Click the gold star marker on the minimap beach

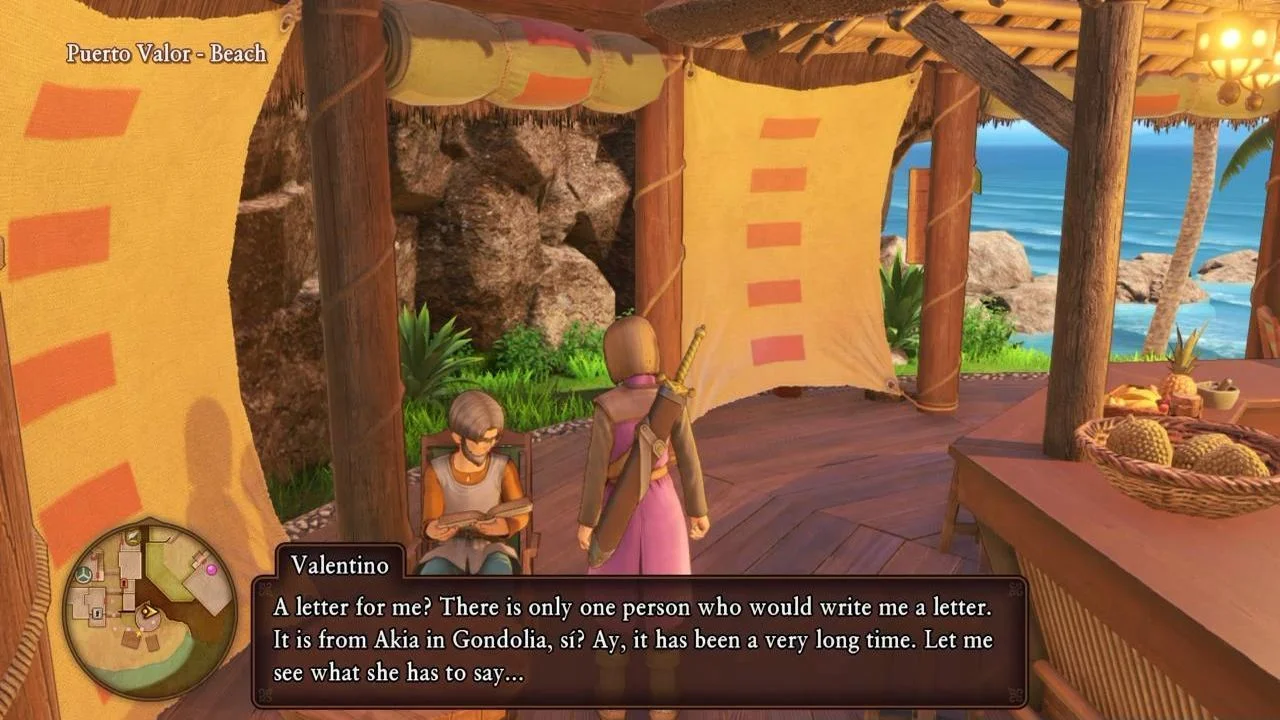[x=138, y=633]
